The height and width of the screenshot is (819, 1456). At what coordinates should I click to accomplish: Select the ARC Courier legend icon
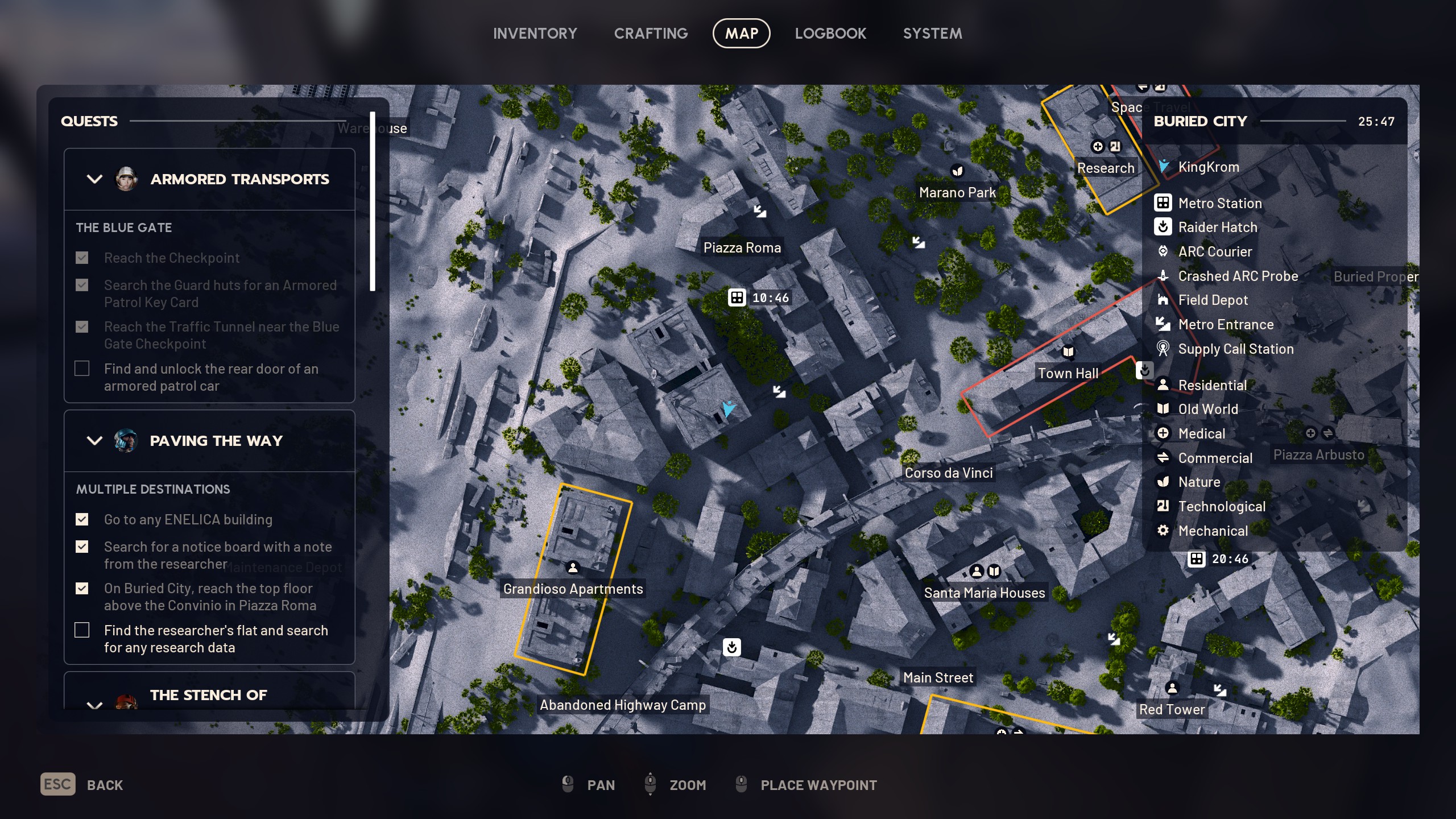[1163, 252]
